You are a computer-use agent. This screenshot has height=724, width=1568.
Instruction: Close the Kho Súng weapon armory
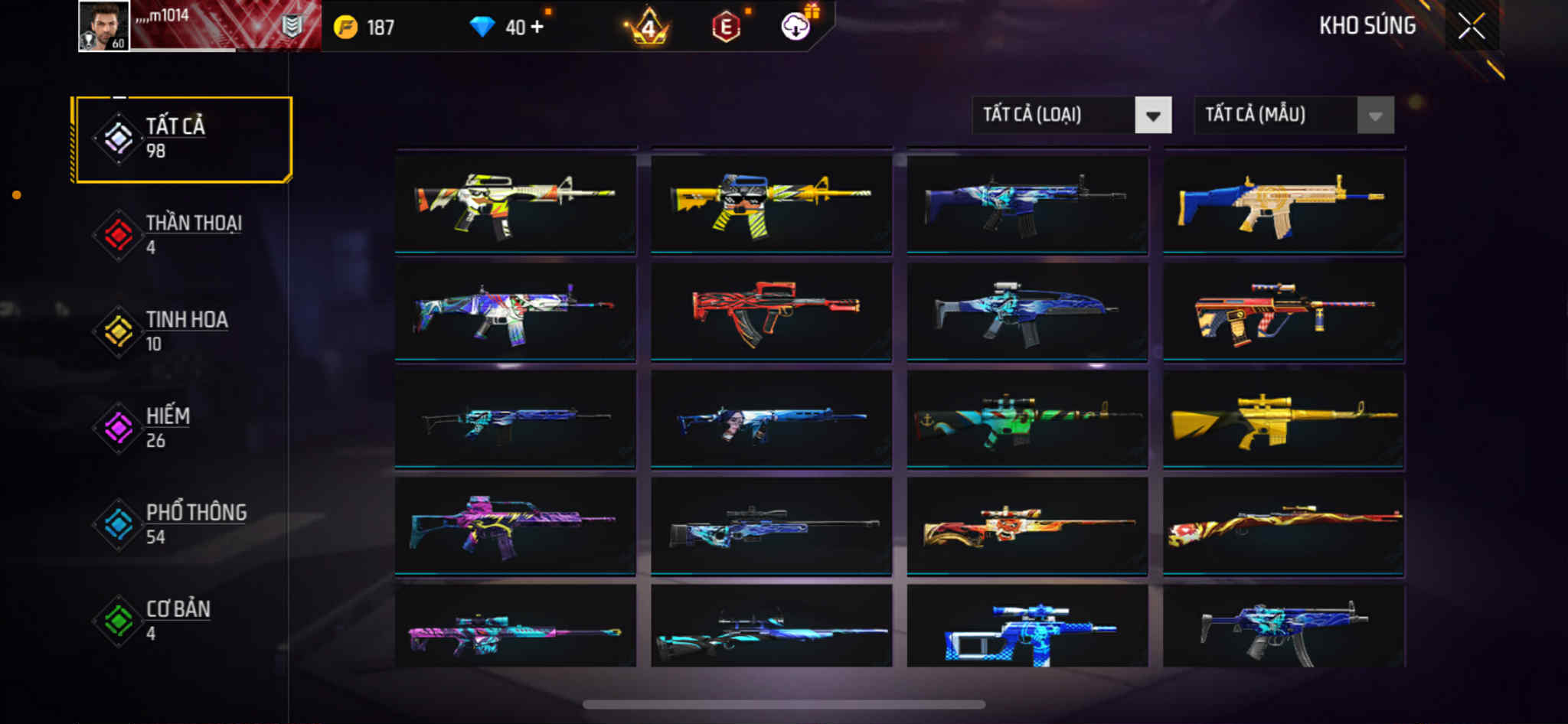[x=1471, y=27]
